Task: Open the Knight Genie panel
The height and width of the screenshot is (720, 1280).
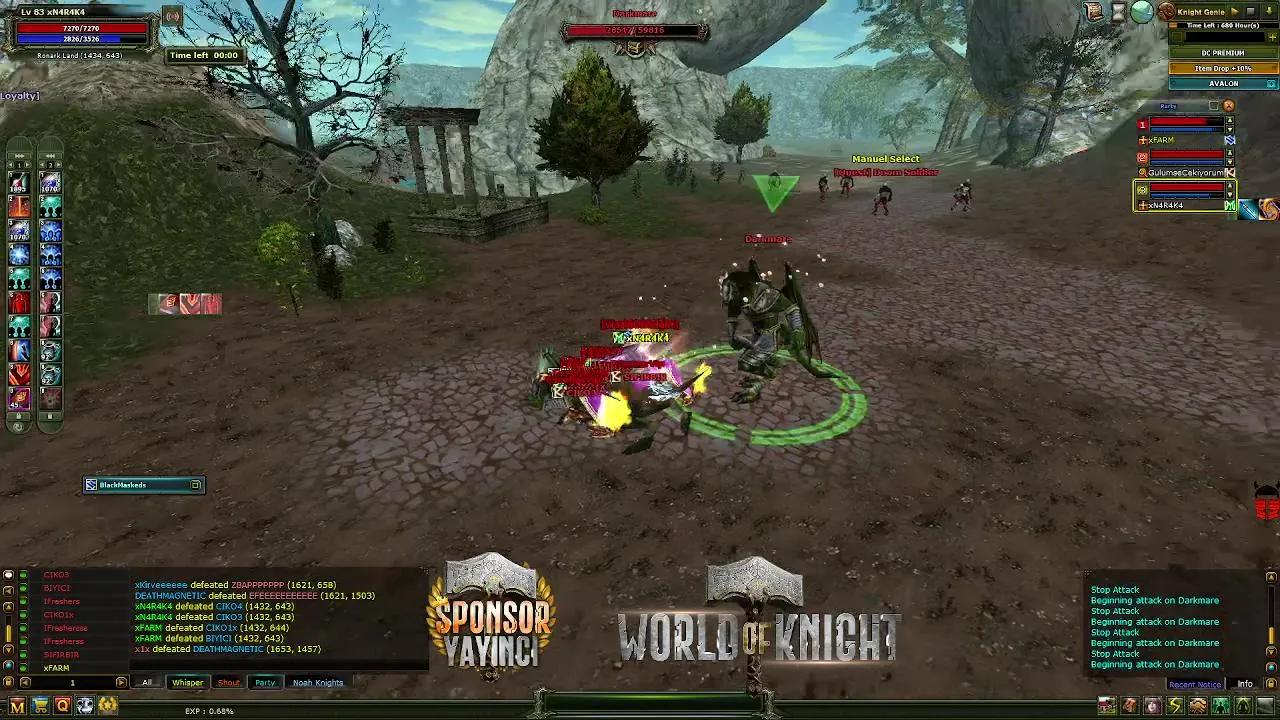Action: point(1200,11)
